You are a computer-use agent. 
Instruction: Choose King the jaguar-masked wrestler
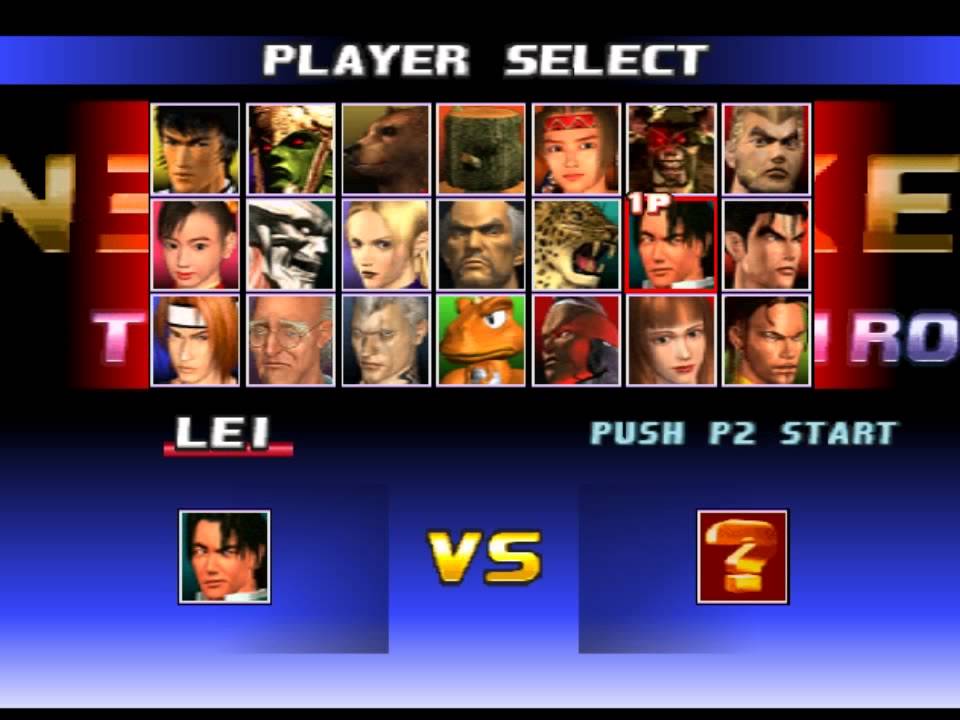pos(576,244)
